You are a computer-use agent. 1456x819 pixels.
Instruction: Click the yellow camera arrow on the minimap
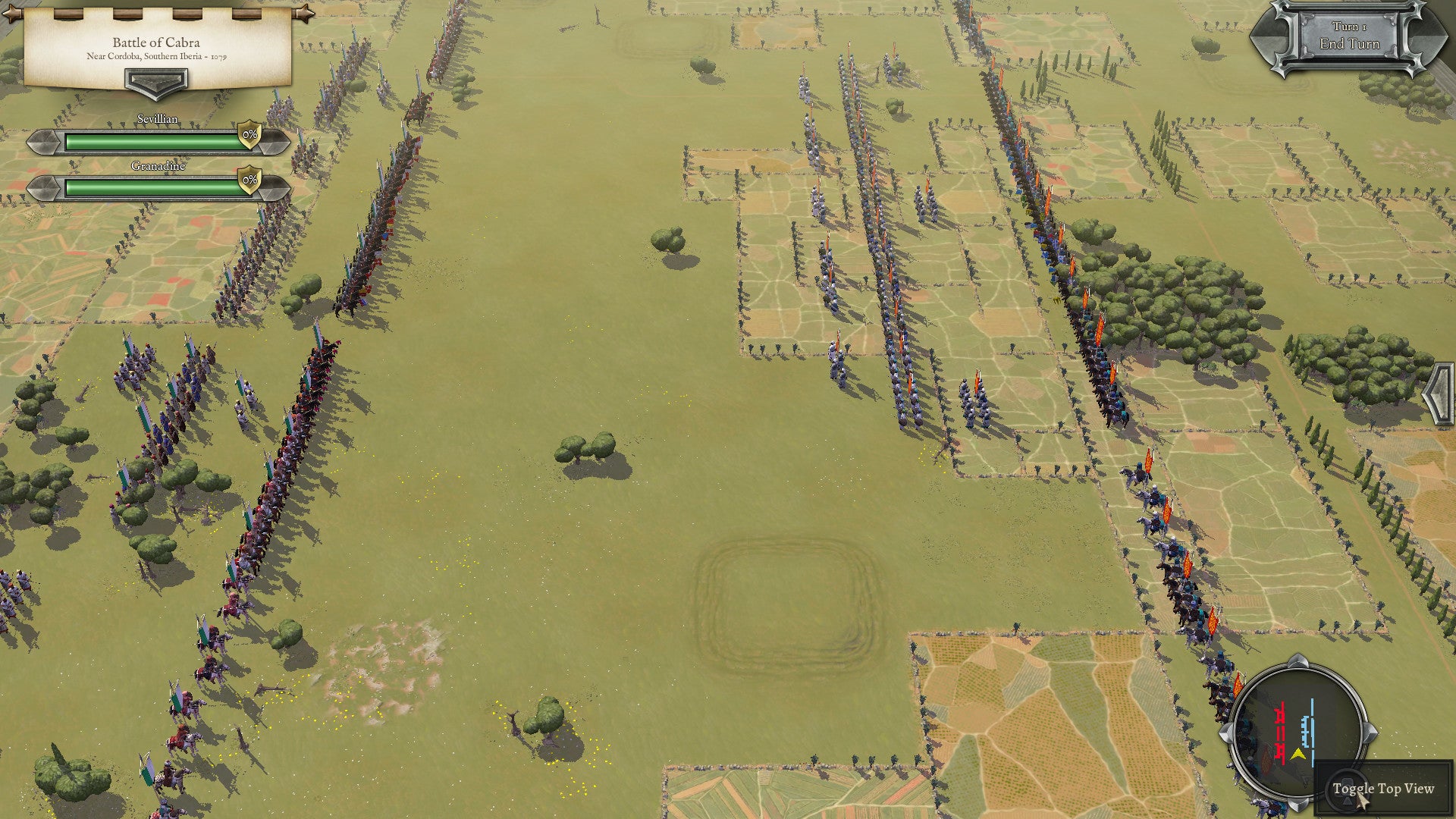click(x=1299, y=753)
